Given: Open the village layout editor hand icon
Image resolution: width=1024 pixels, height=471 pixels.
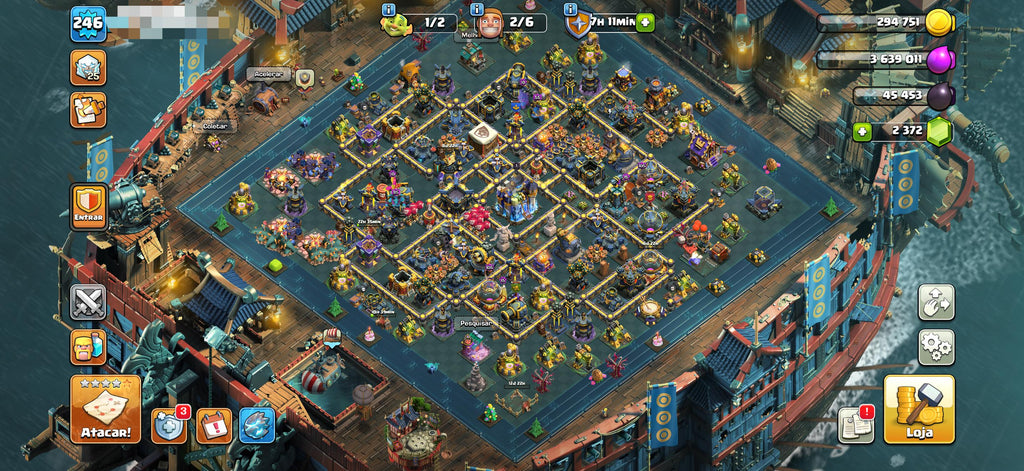Looking at the screenshot, I should [x=936, y=302].
